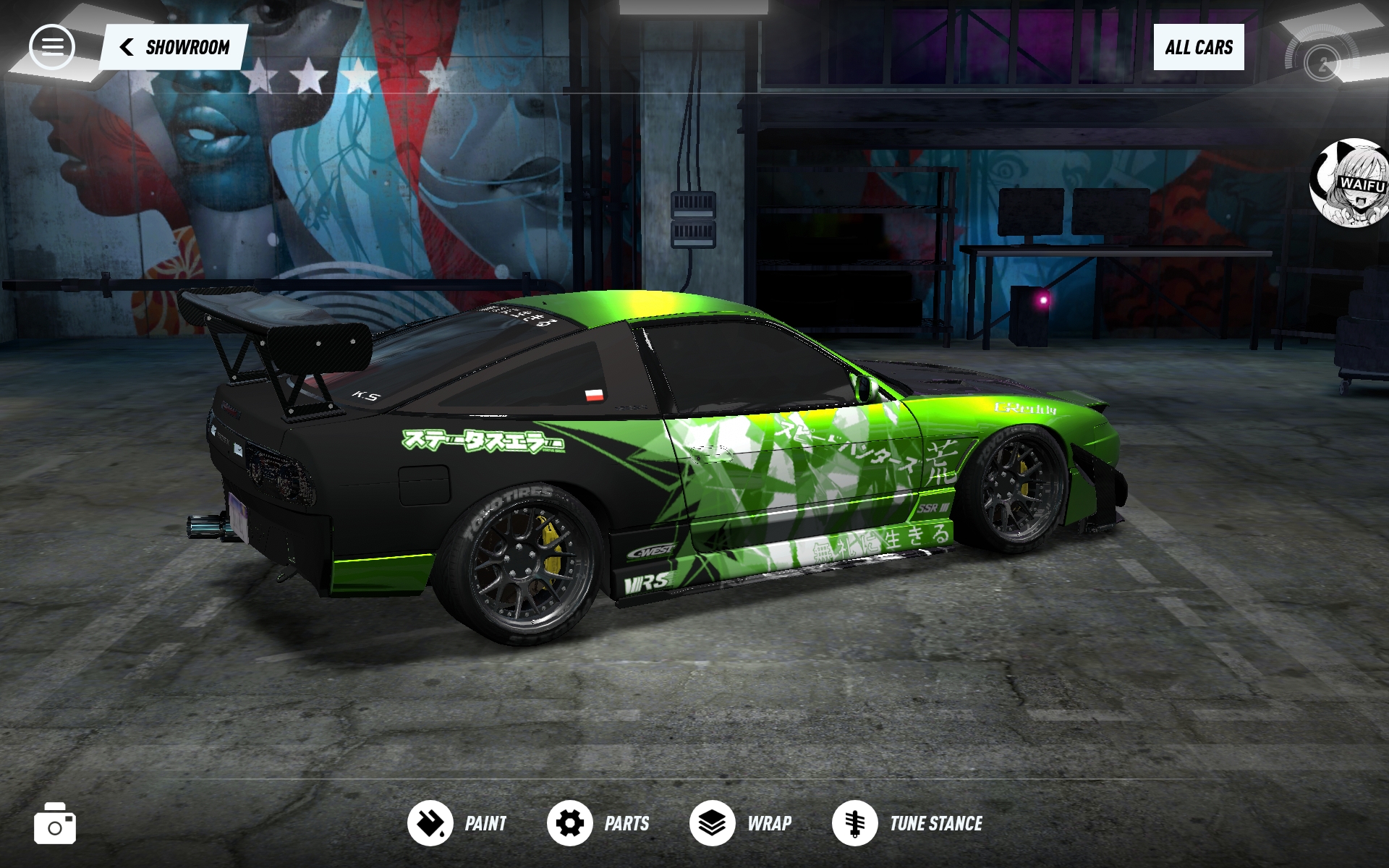1389x868 pixels.
Task: Open the Waifu avatar profile
Action: pyautogui.click(x=1351, y=183)
